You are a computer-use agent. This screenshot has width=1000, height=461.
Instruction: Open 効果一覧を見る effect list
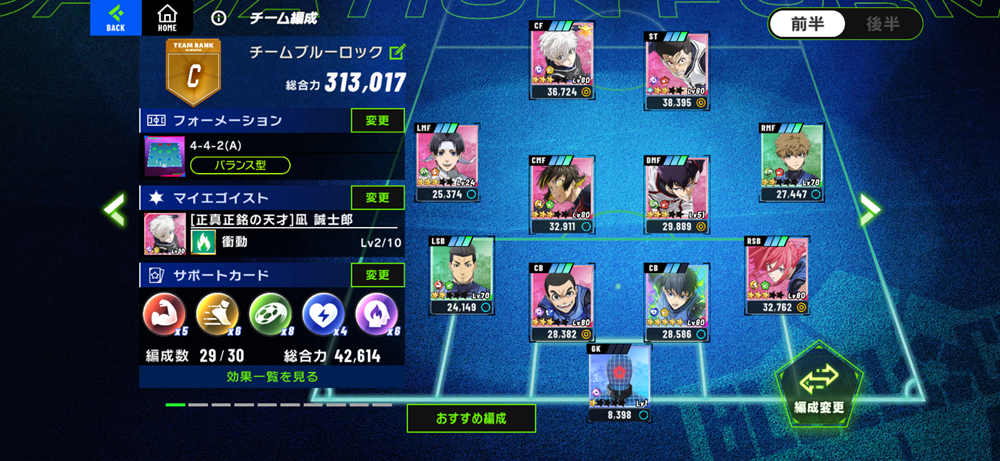point(272,377)
